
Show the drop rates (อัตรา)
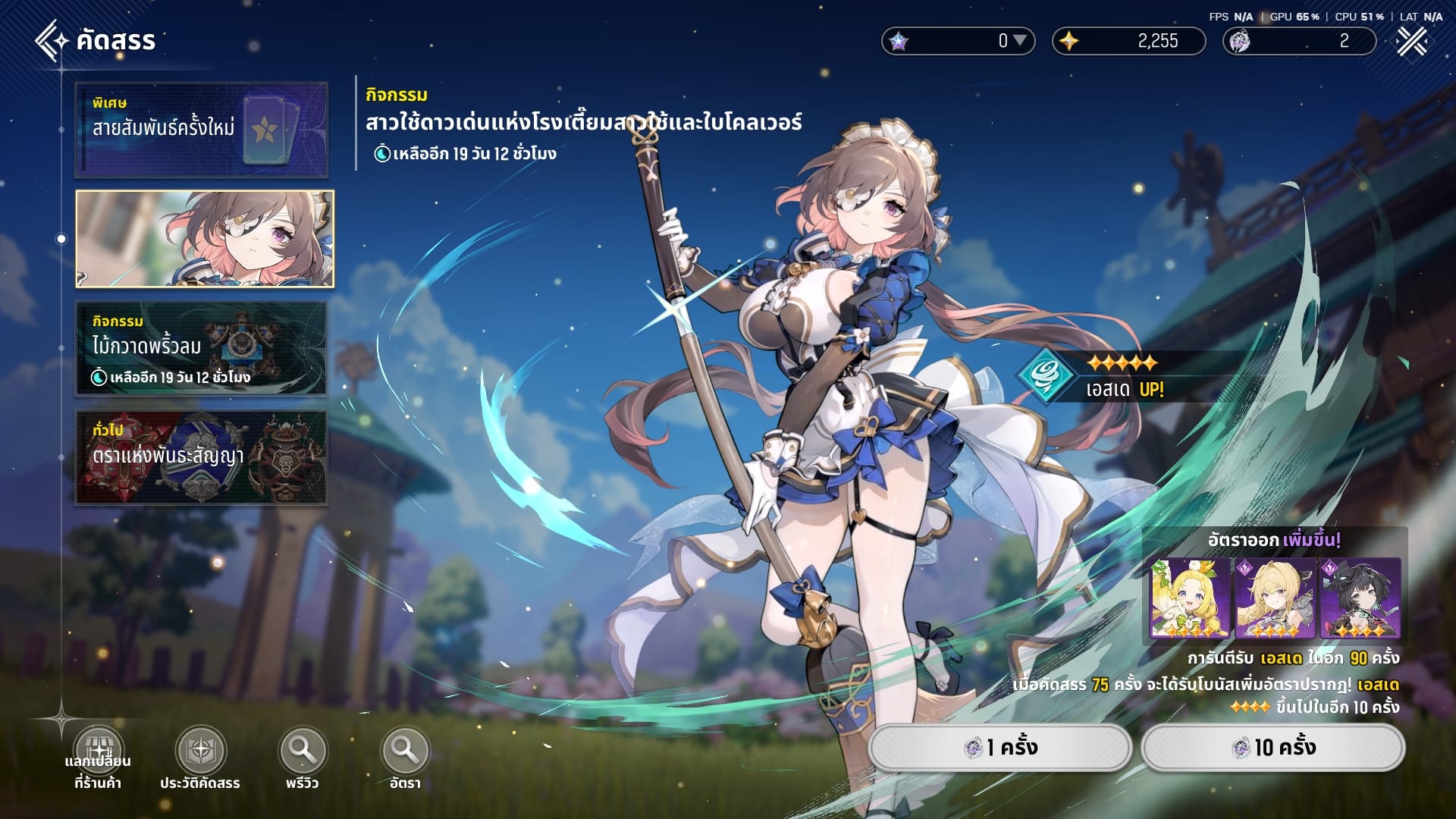405,751
